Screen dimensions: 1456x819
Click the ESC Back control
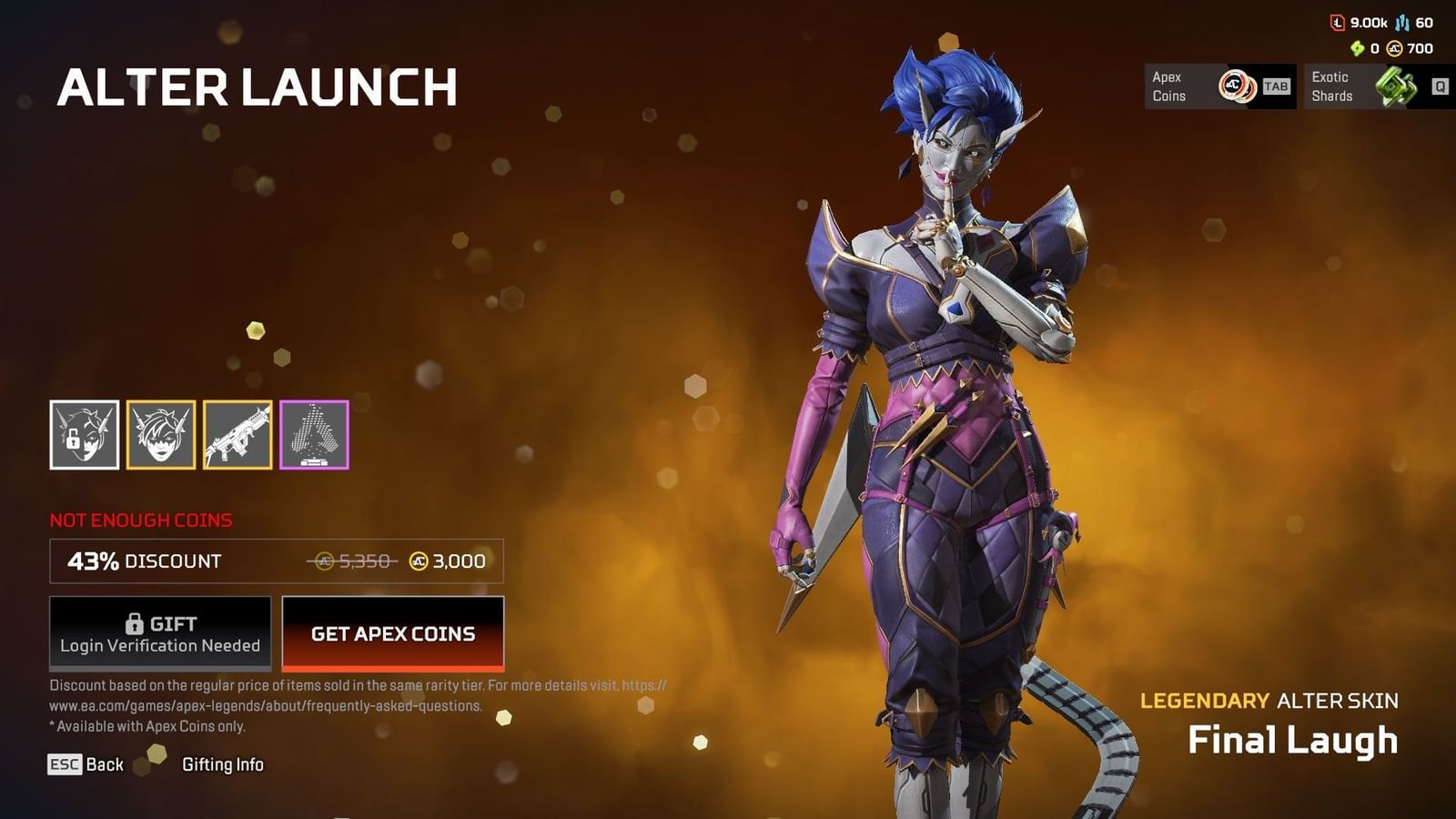pos(88,765)
